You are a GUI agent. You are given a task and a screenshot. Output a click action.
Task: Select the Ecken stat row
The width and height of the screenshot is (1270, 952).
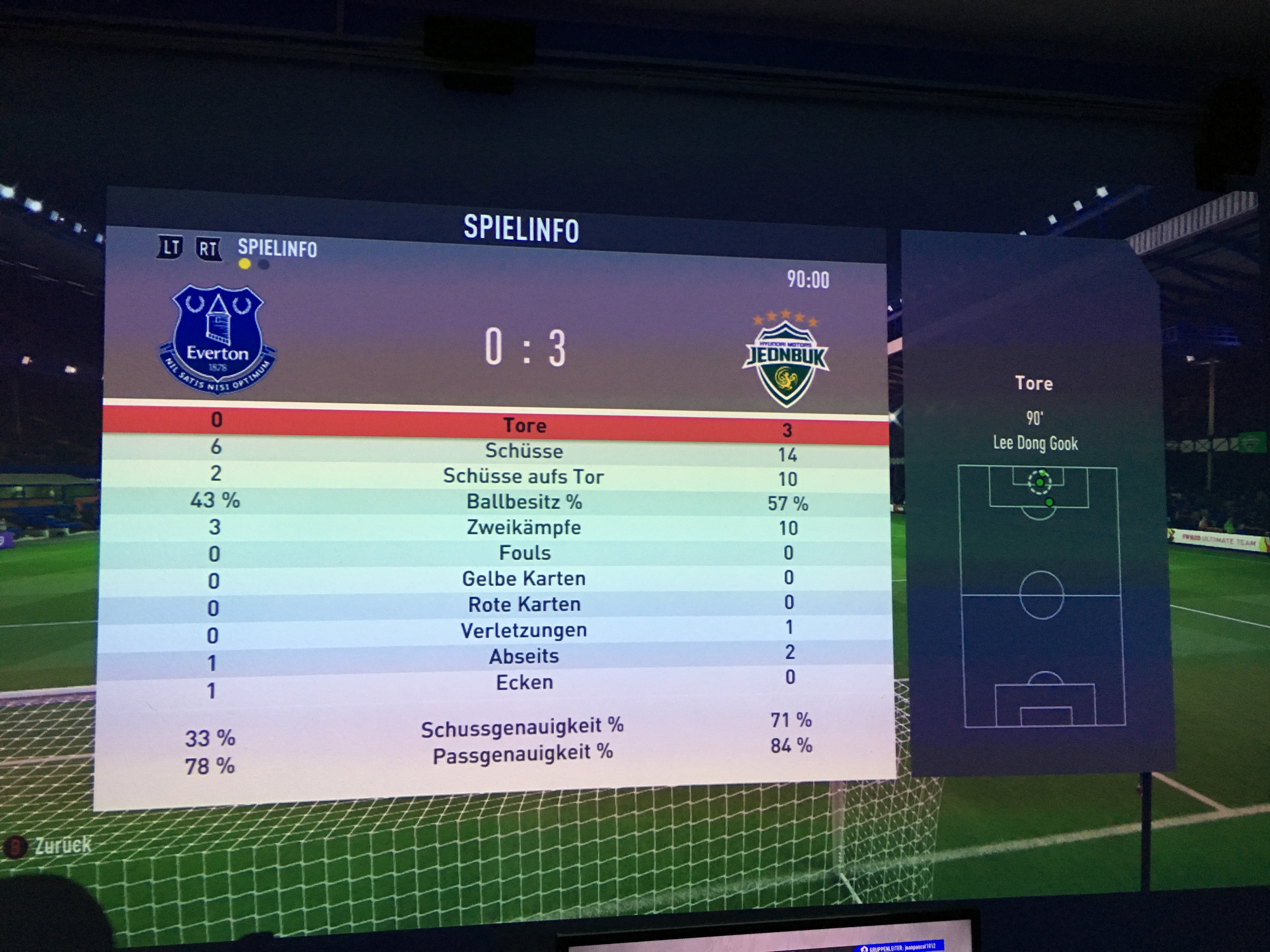[x=524, y=682]
